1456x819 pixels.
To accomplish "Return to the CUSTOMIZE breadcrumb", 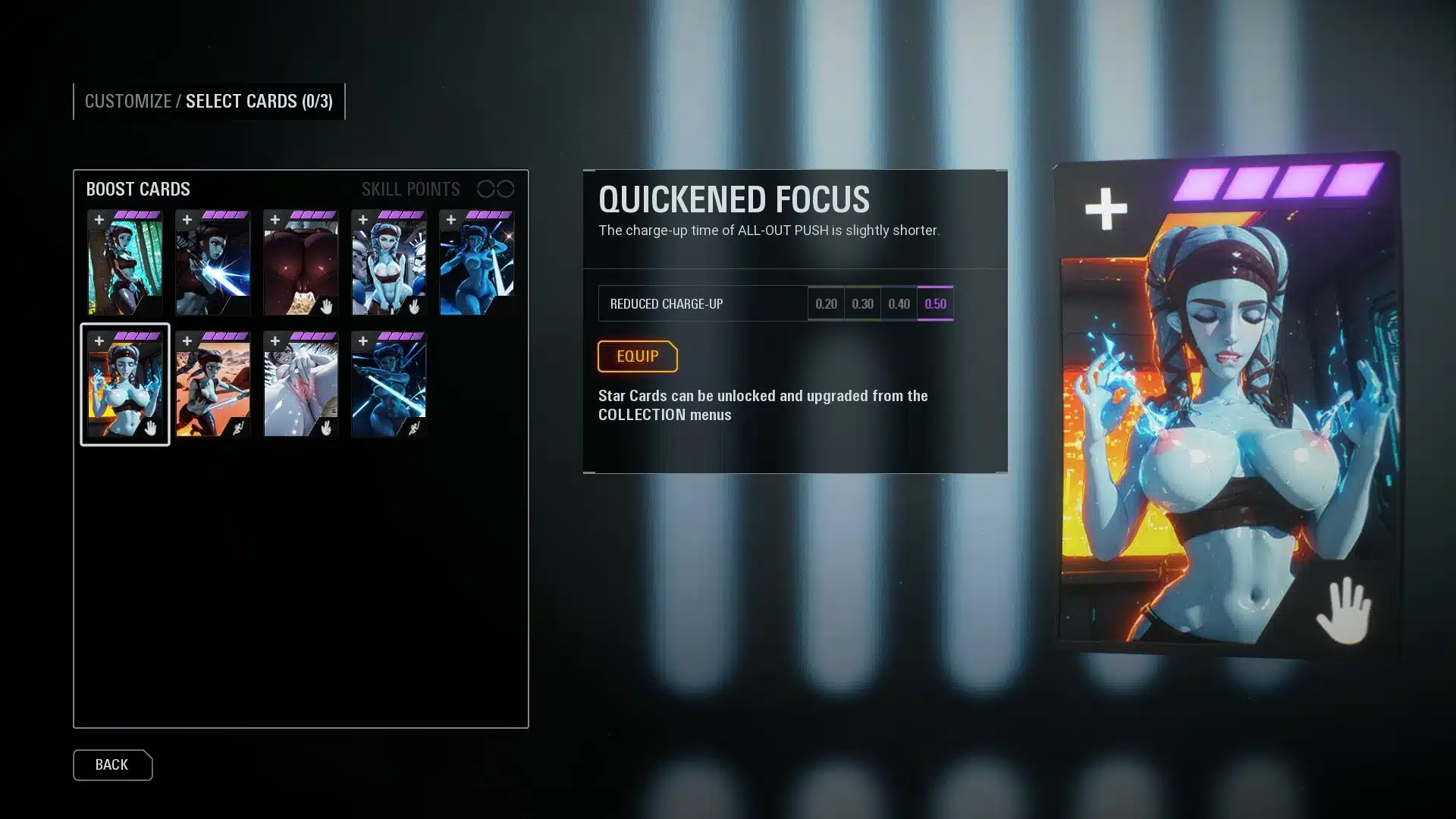I will (127, 102).
